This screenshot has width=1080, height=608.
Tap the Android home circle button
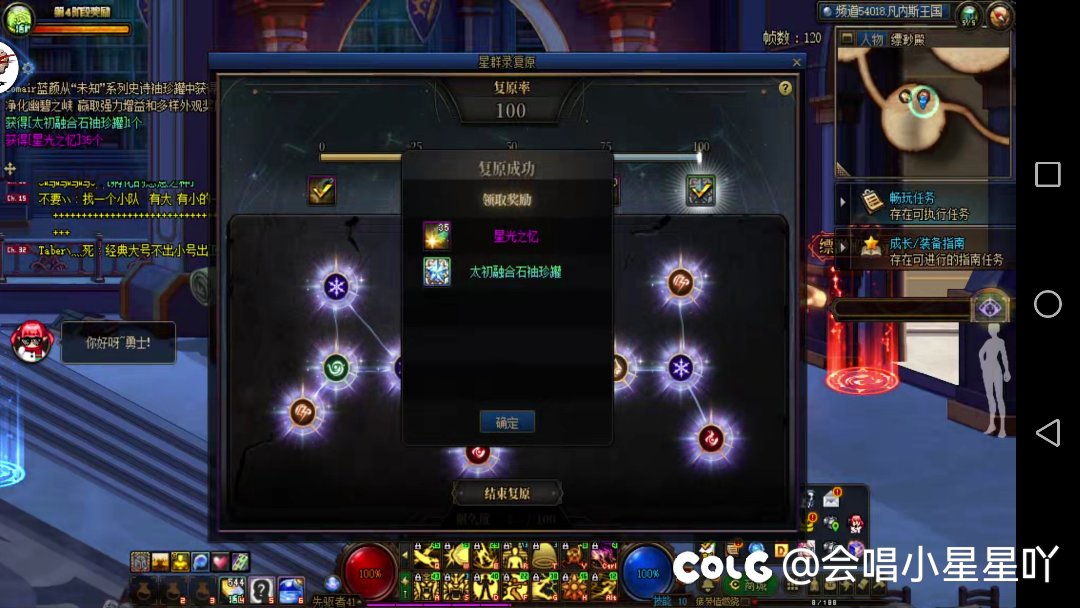pos(1047,304)
